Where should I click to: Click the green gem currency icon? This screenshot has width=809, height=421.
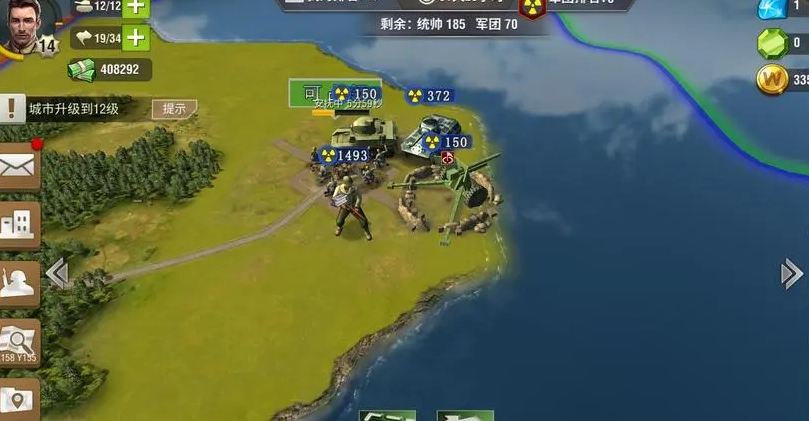771,43
